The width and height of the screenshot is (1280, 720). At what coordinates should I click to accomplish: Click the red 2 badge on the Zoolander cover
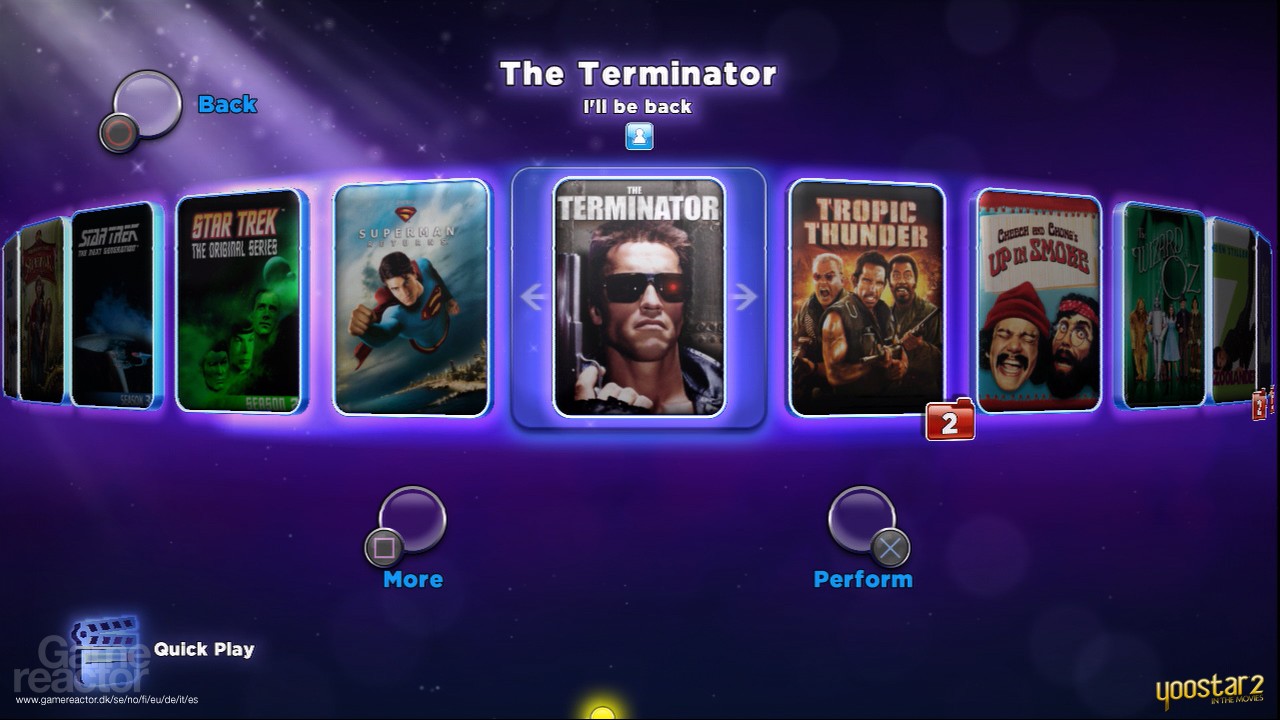1258,405
